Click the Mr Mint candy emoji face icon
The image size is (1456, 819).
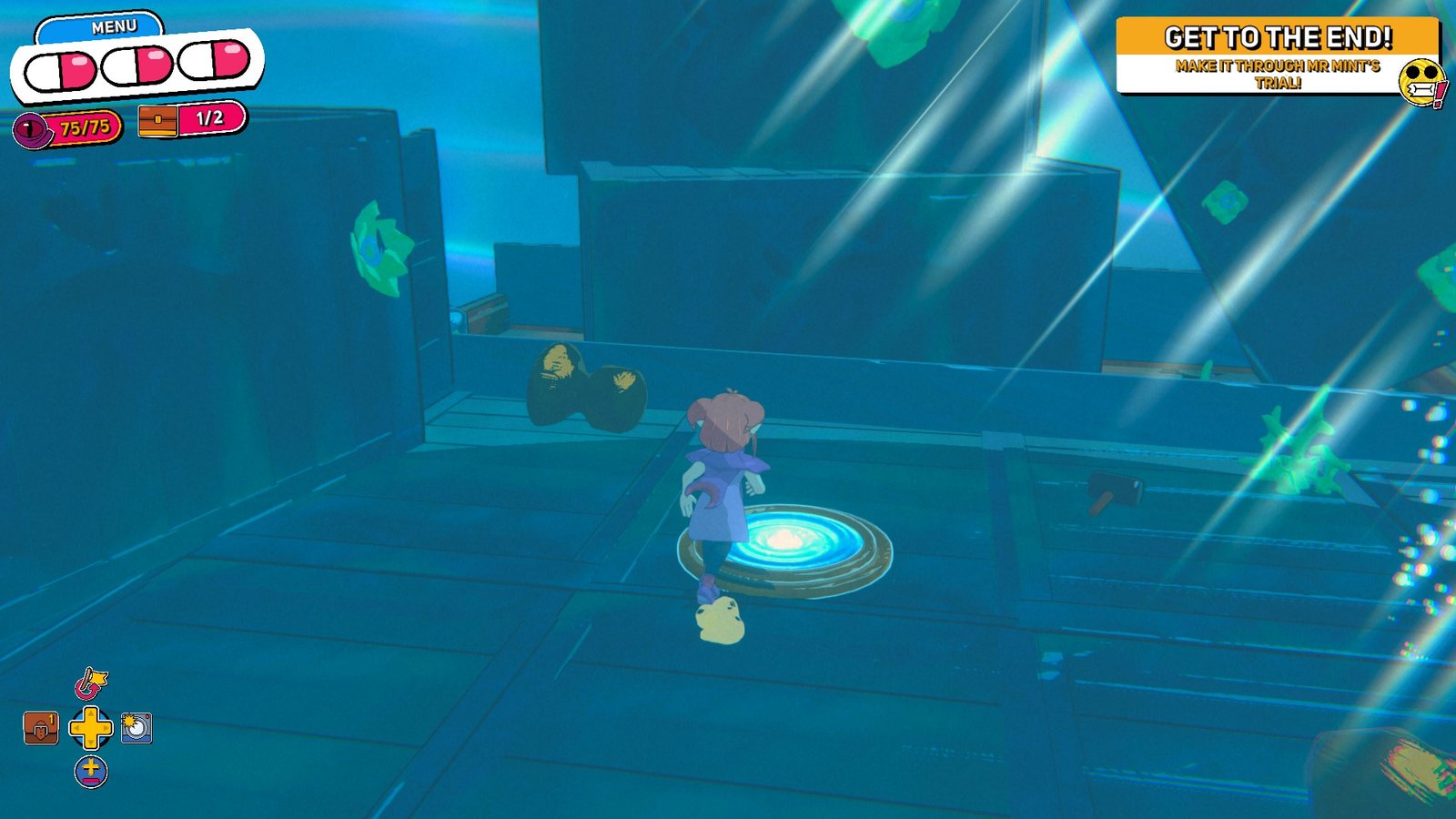coord(1421,81)
